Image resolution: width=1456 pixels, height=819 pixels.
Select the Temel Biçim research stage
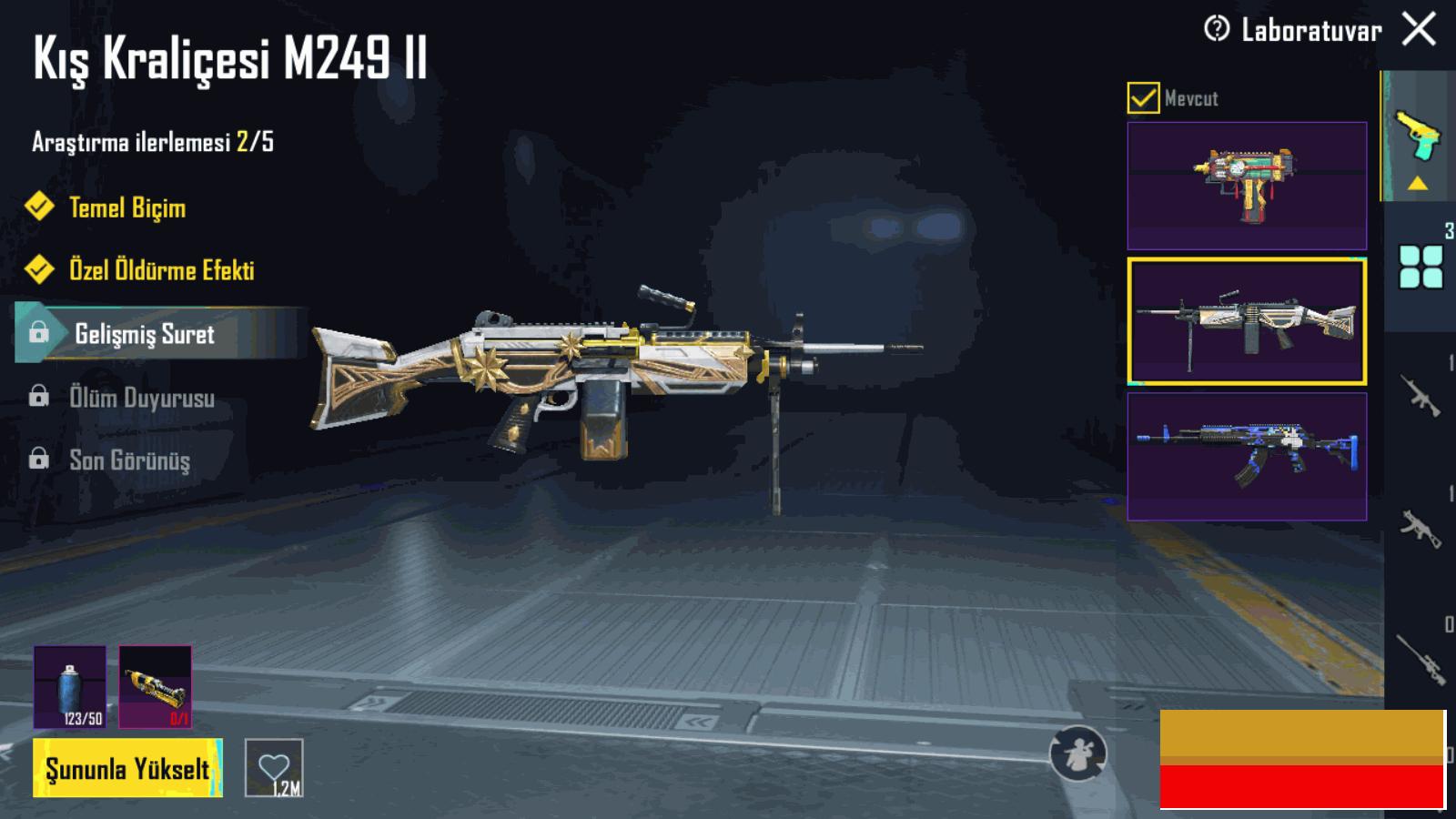pos(126,207)
